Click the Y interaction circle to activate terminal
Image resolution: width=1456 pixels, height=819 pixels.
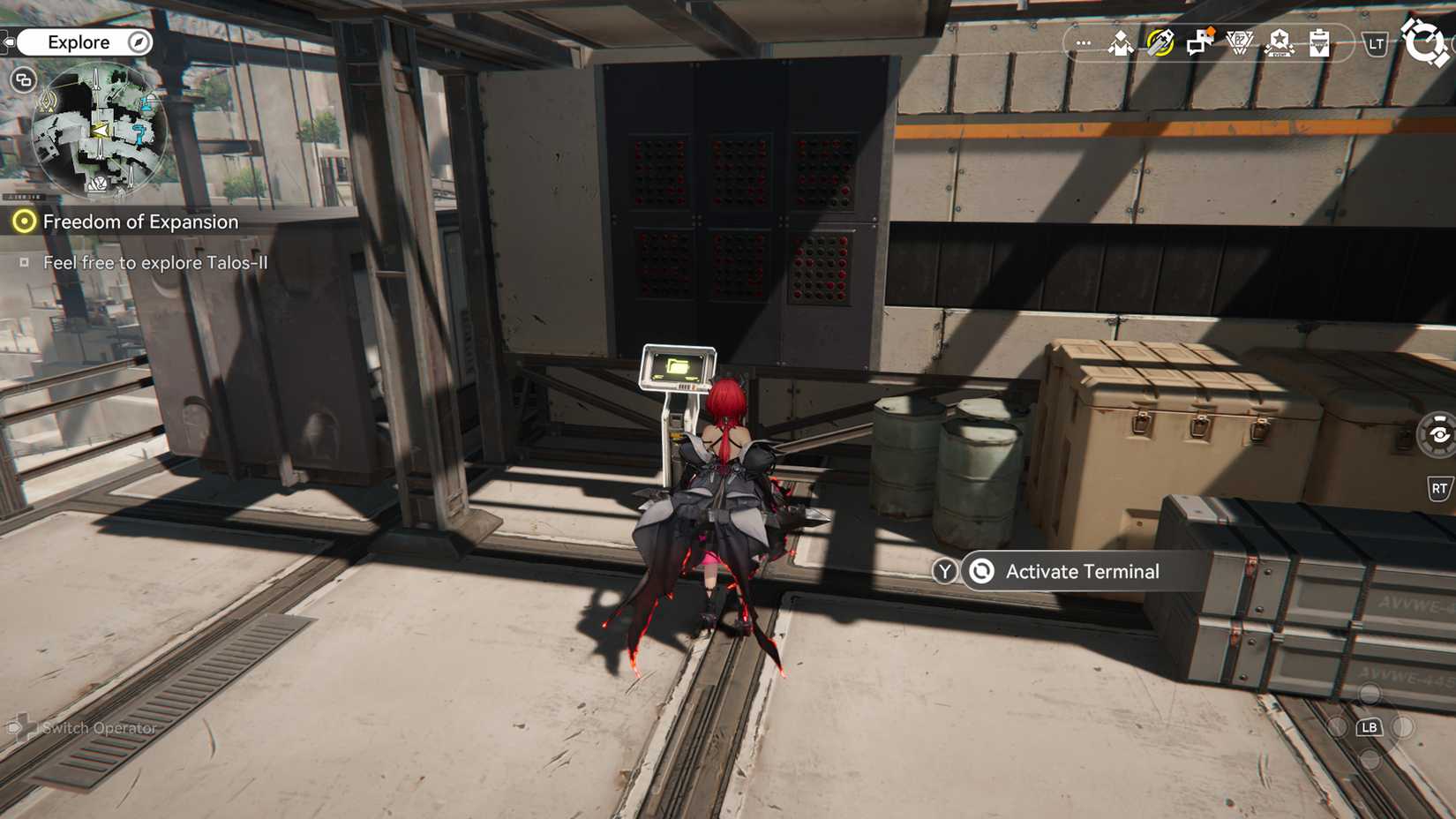coord(944,571)
